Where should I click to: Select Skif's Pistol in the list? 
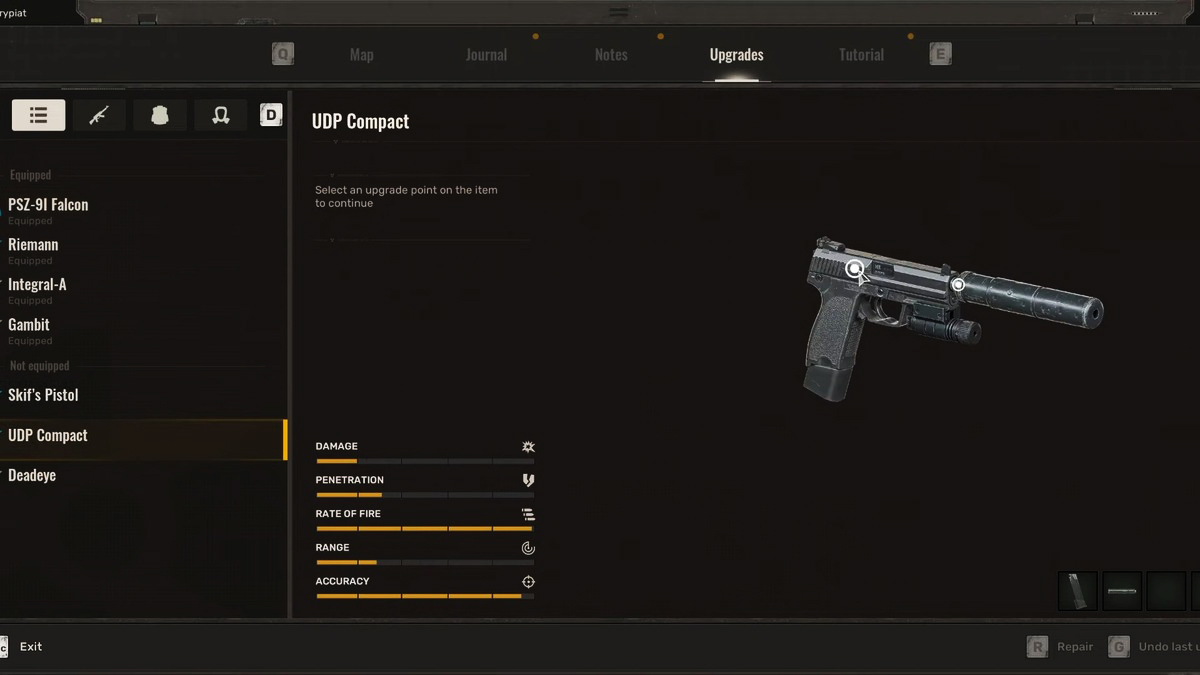click(43, 395)
